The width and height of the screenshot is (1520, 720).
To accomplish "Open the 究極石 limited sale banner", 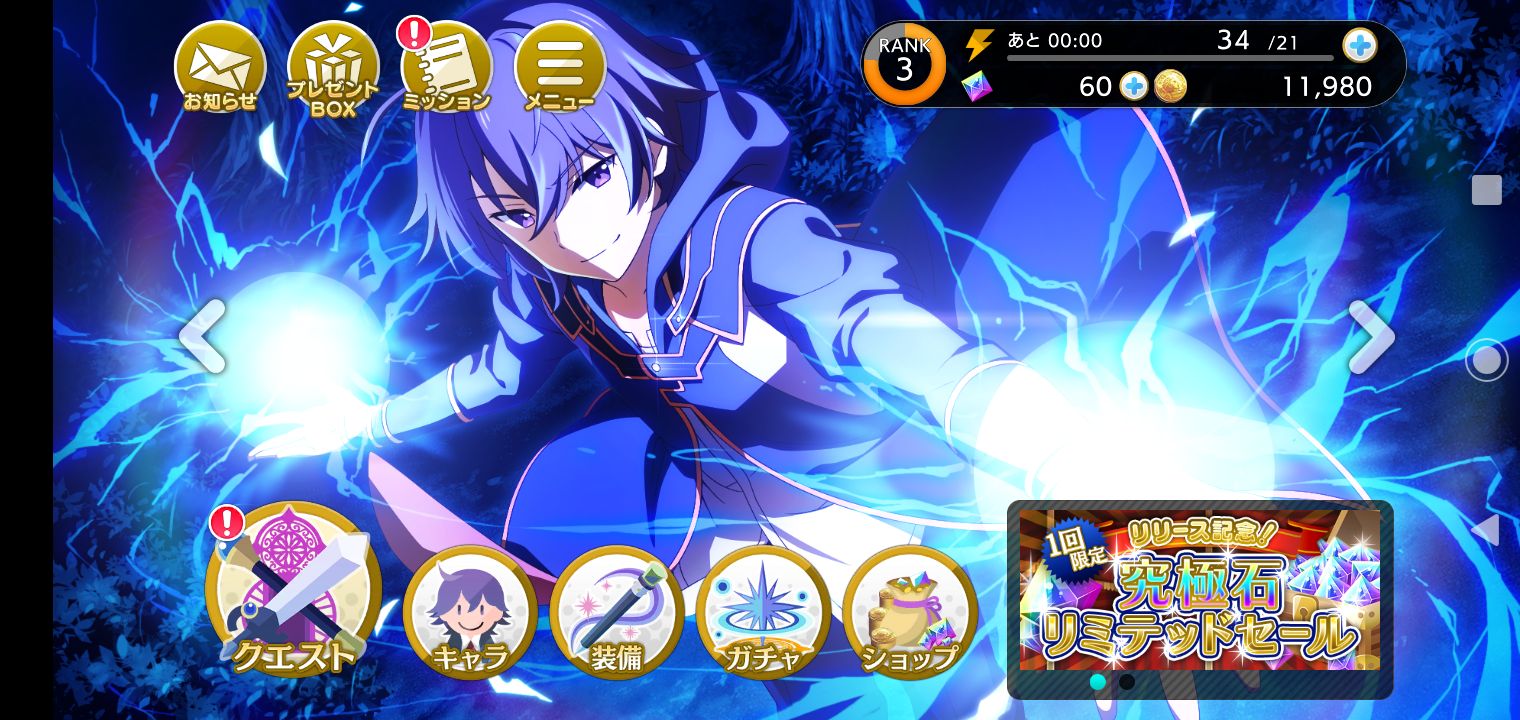I will pyautogui.click(x=1199, y=590).
